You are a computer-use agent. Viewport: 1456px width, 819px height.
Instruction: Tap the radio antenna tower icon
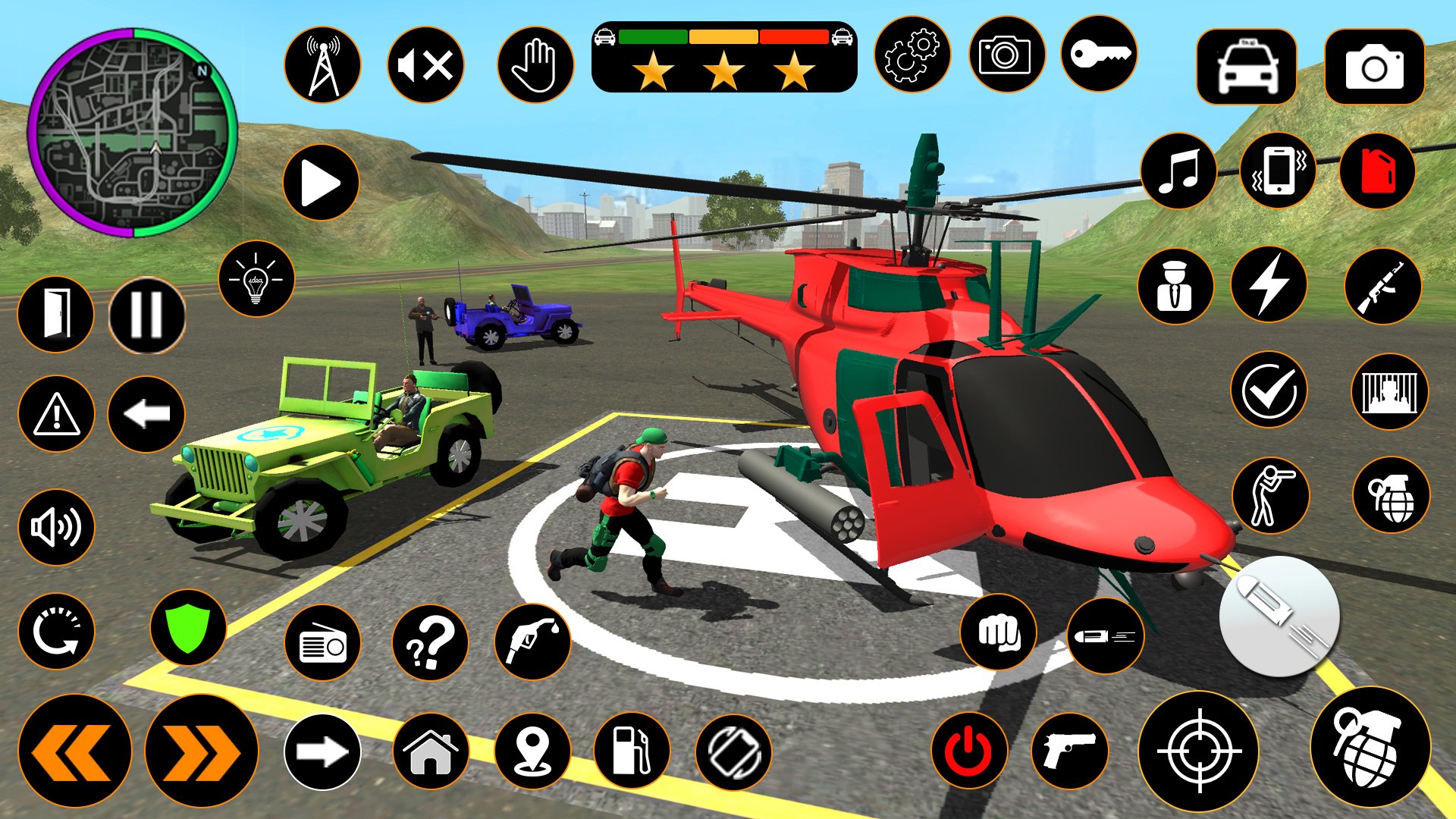tap(323, 65)
